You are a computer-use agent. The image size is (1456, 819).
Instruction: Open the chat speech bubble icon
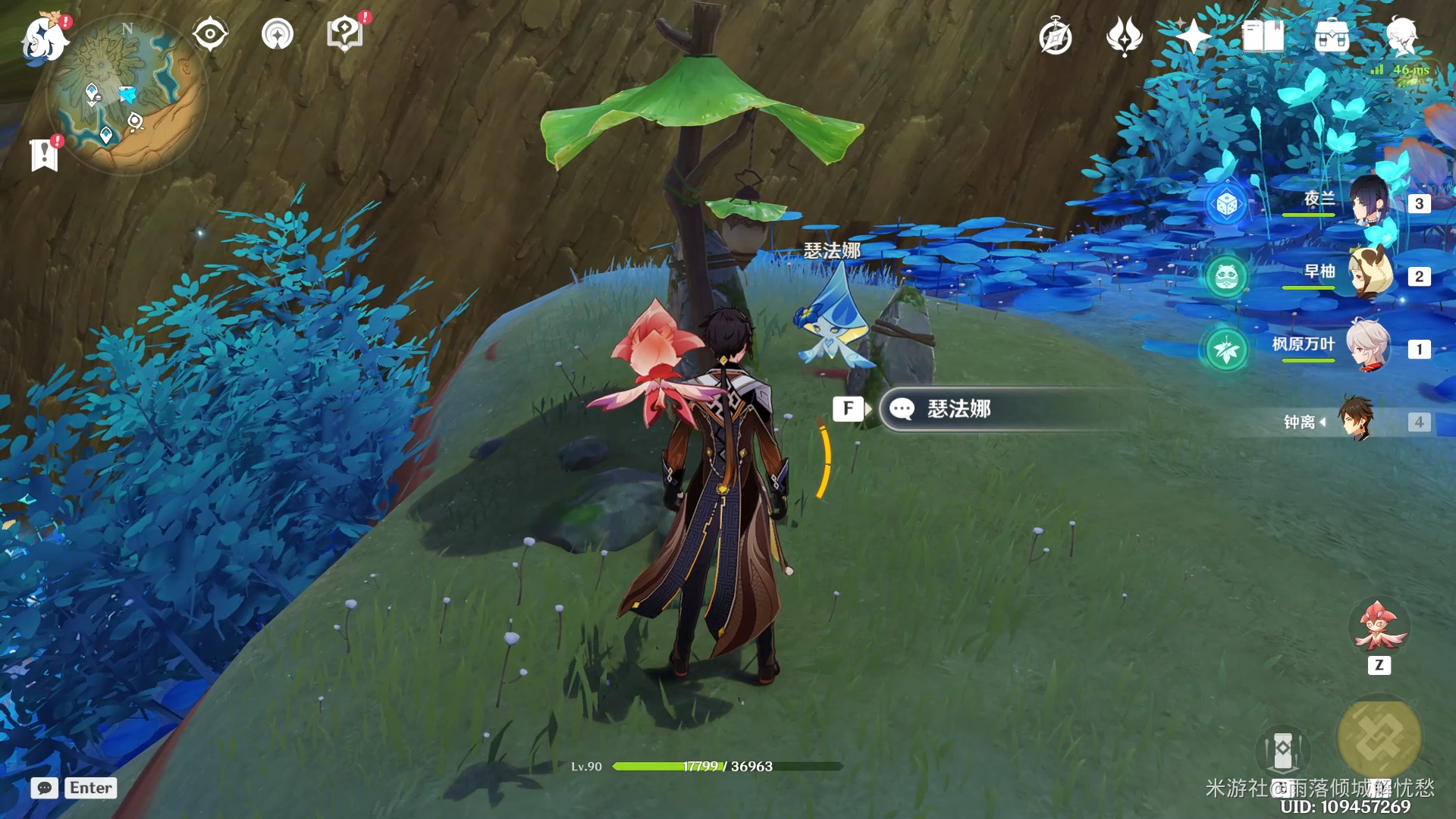(45, 788)
